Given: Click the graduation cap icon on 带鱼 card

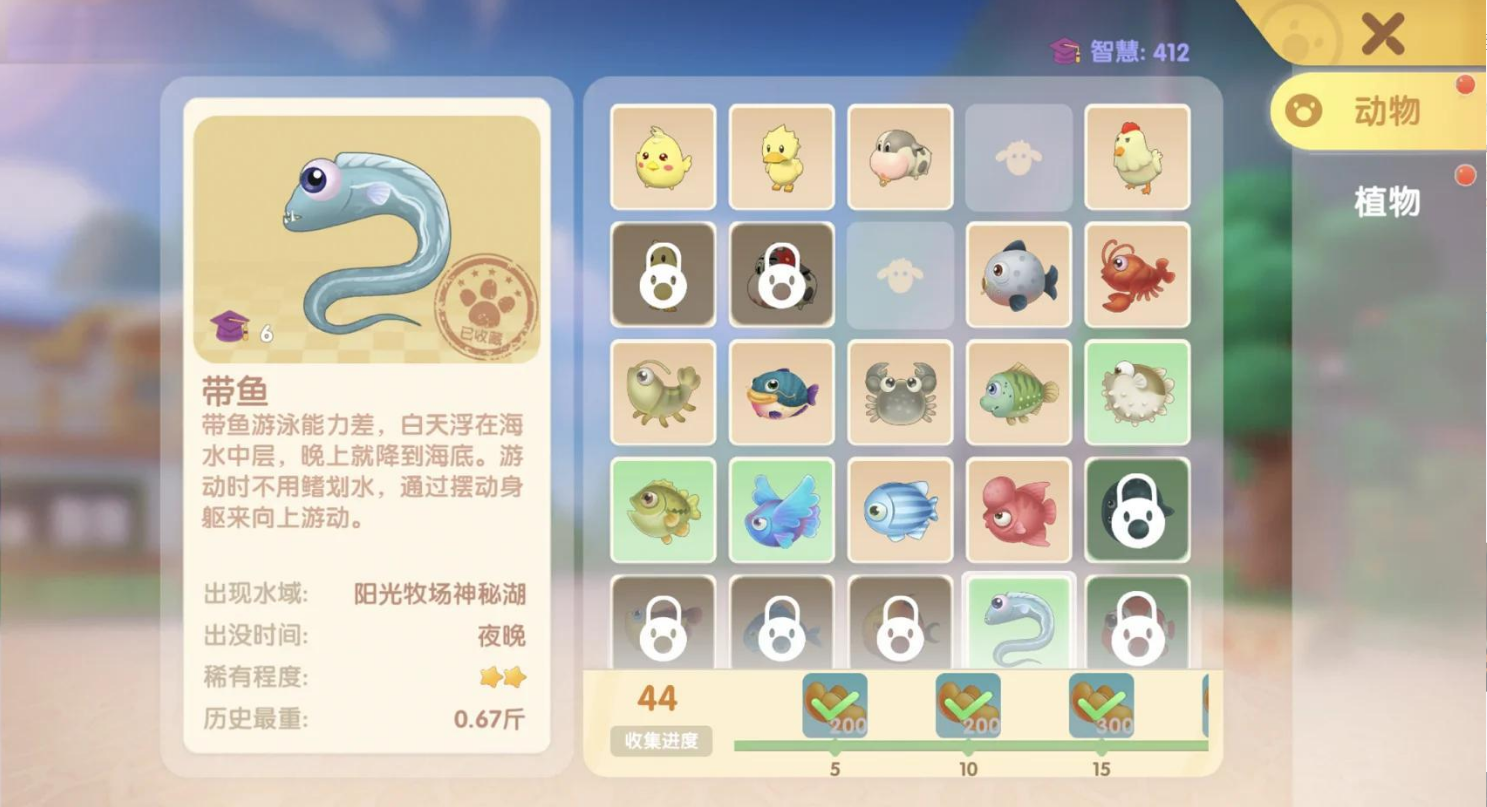Looking at the screenshot, I should (232, 323).
